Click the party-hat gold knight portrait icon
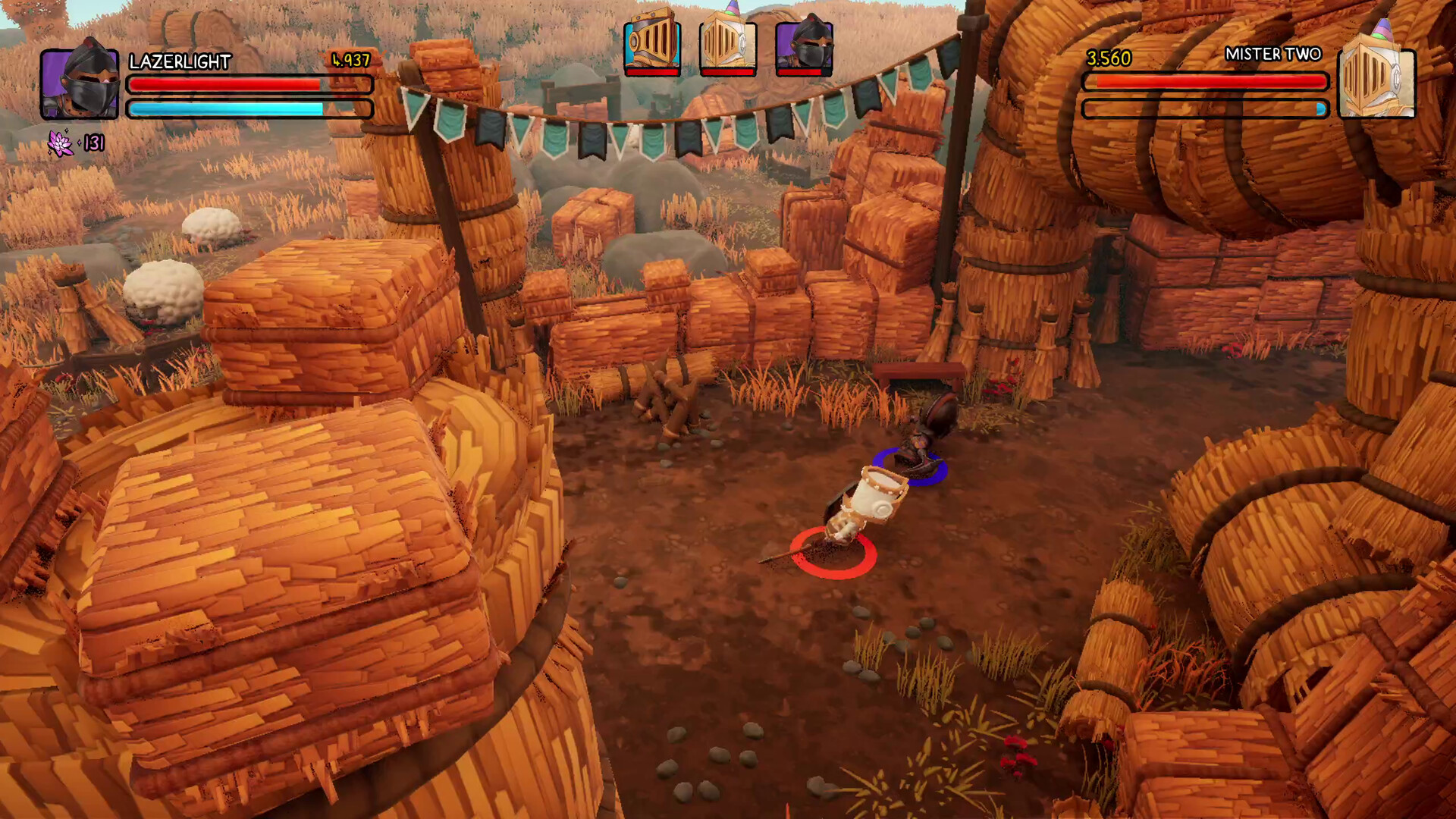This screenshot has width=1456, height=819. 1378,85
